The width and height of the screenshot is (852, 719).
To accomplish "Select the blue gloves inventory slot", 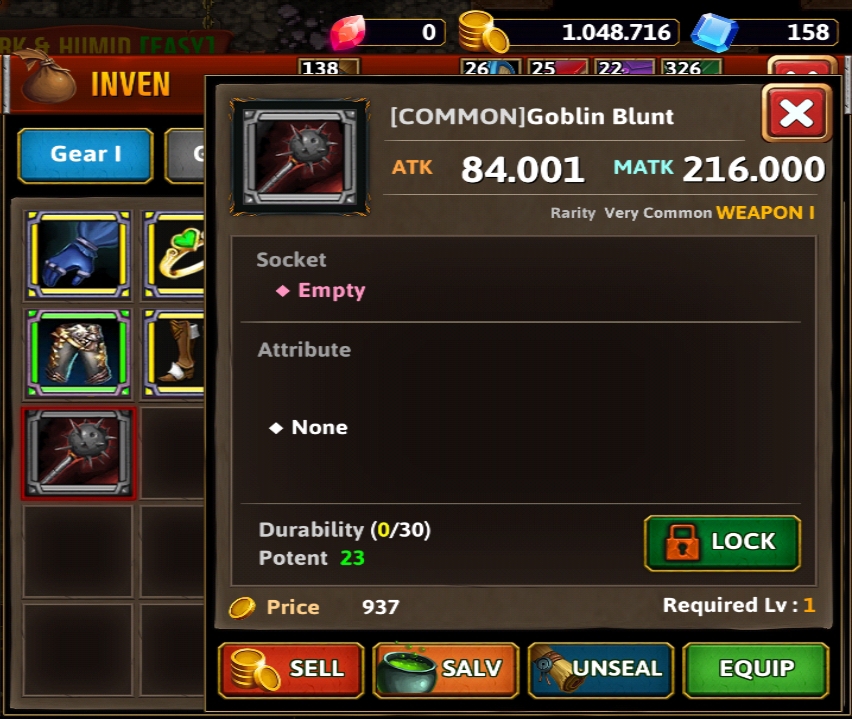I will click(78, 254).
